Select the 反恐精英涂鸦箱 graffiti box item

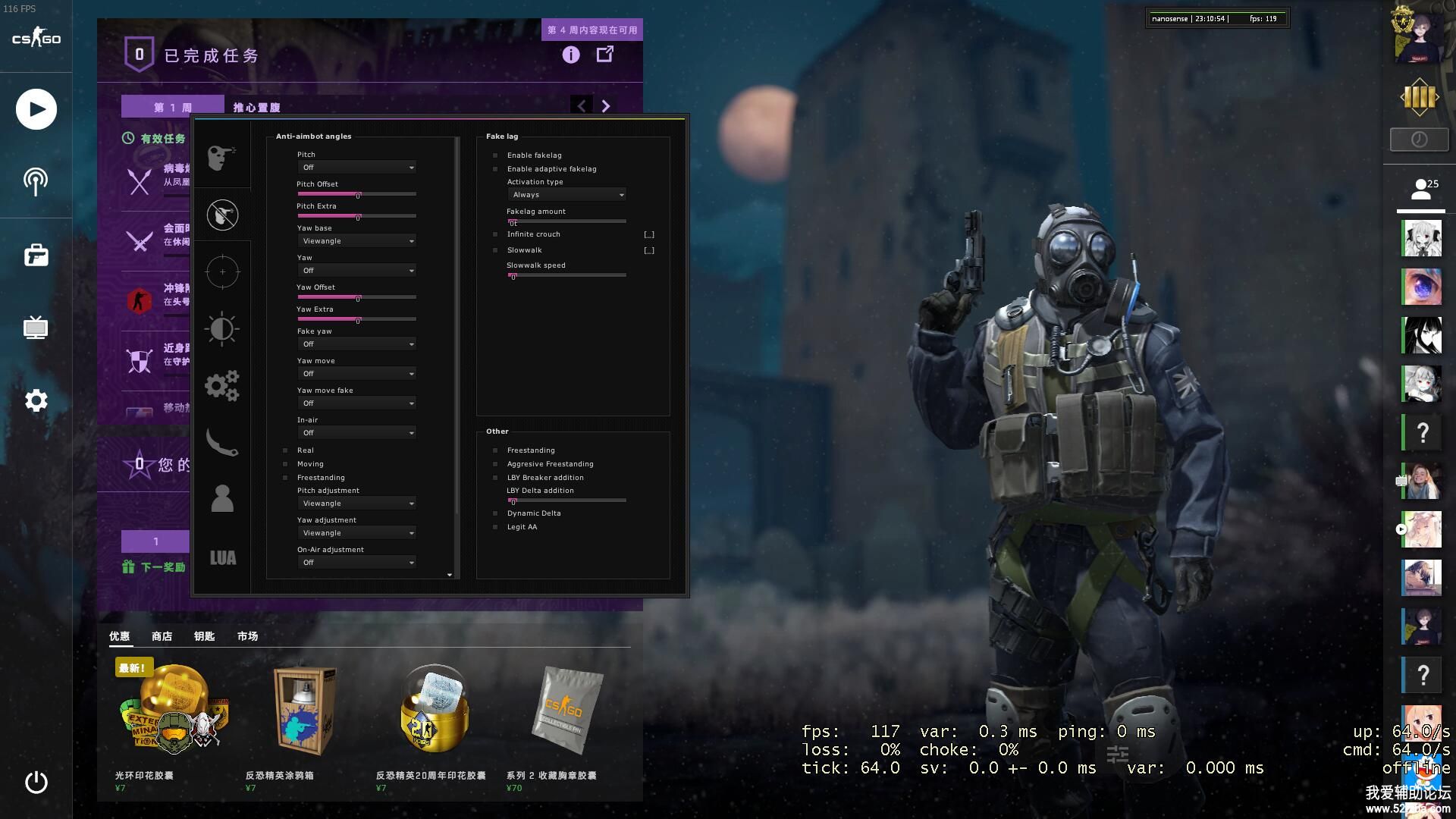click(303, 713)
